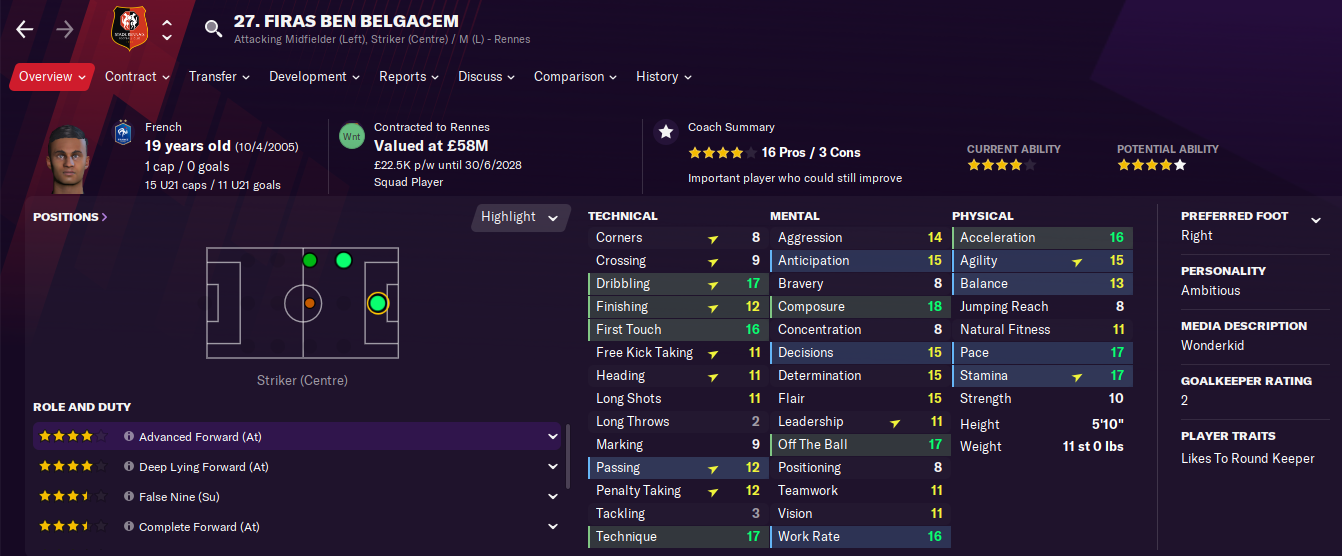Screen dimensions: 1342x556
Task: Open the Comparison menu
Action: (575, 77)
